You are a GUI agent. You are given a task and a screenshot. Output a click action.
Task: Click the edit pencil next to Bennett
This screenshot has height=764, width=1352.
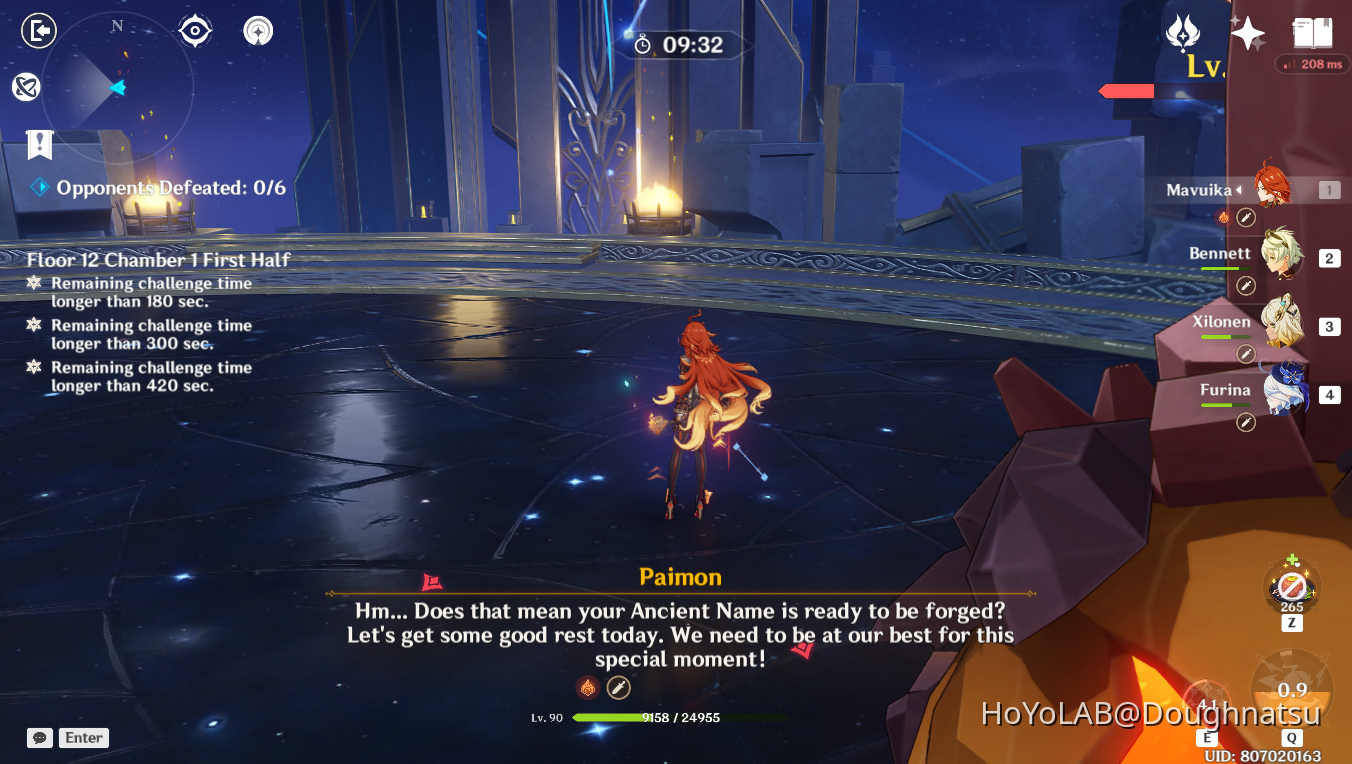1245,285
